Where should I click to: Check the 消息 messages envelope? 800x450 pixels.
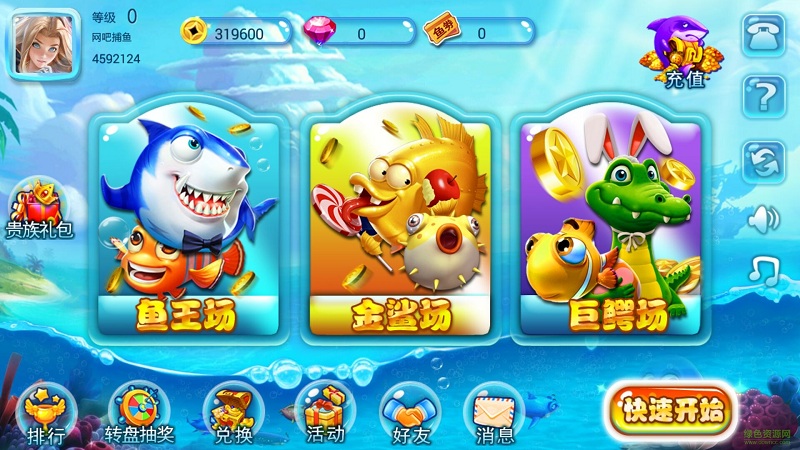(x=494, y=414)
